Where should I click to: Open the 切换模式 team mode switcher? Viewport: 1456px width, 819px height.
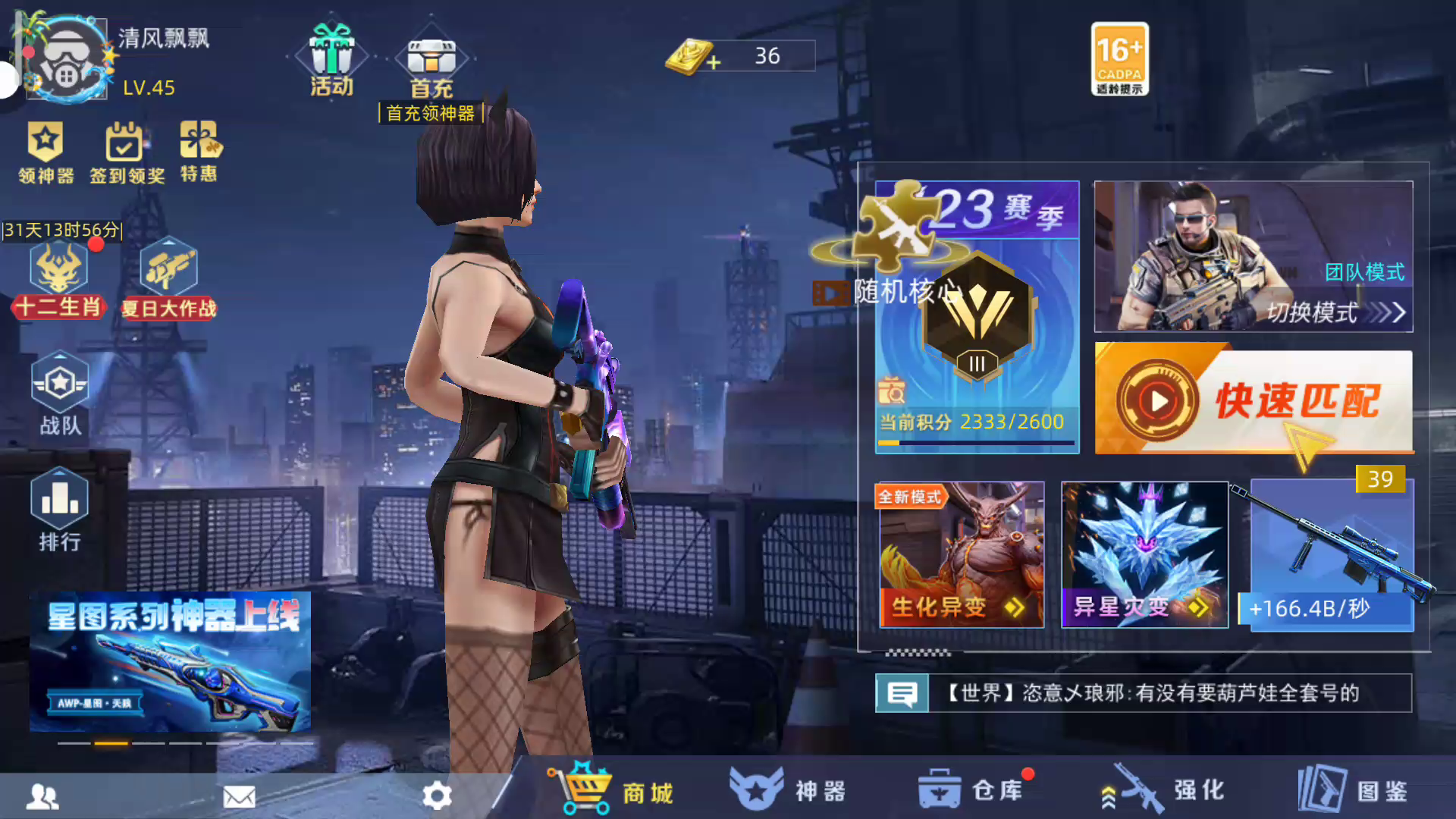click(1254, 256)
